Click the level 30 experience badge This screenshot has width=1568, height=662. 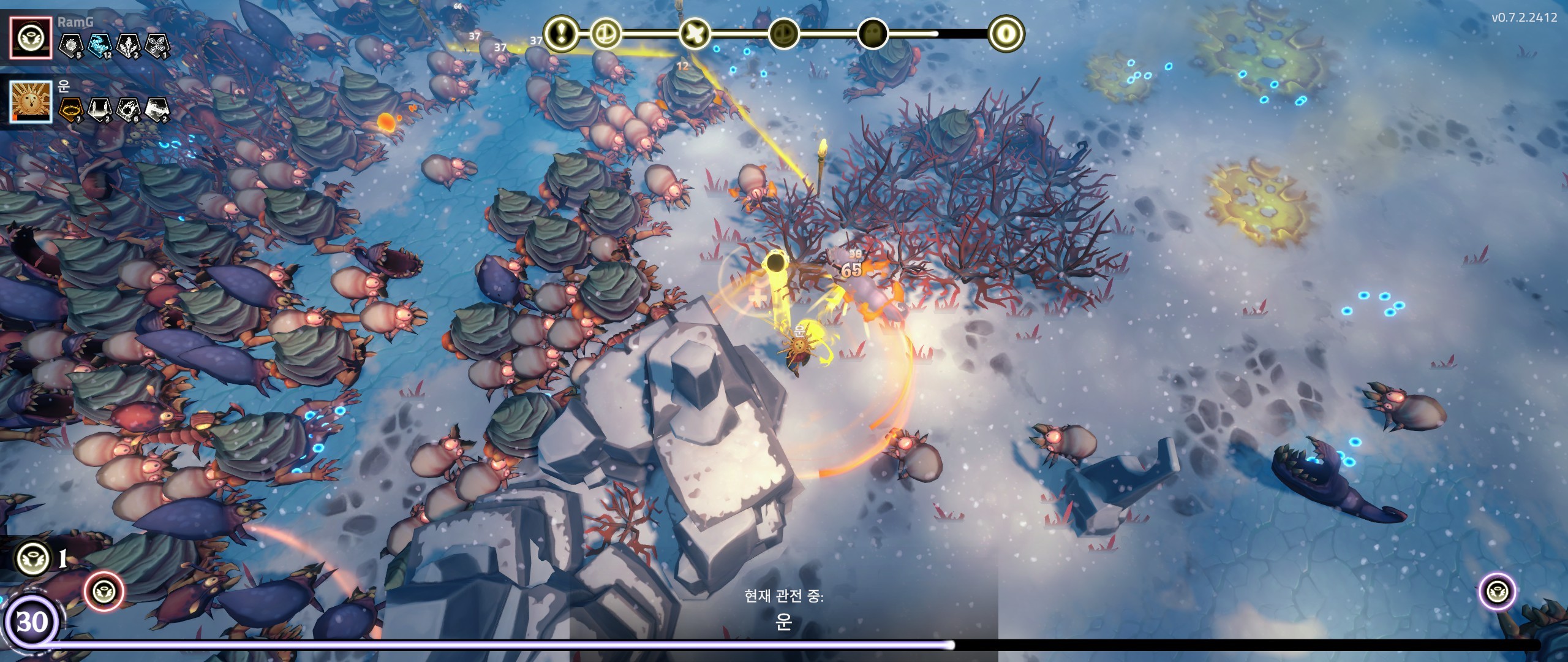coord(31,623)
